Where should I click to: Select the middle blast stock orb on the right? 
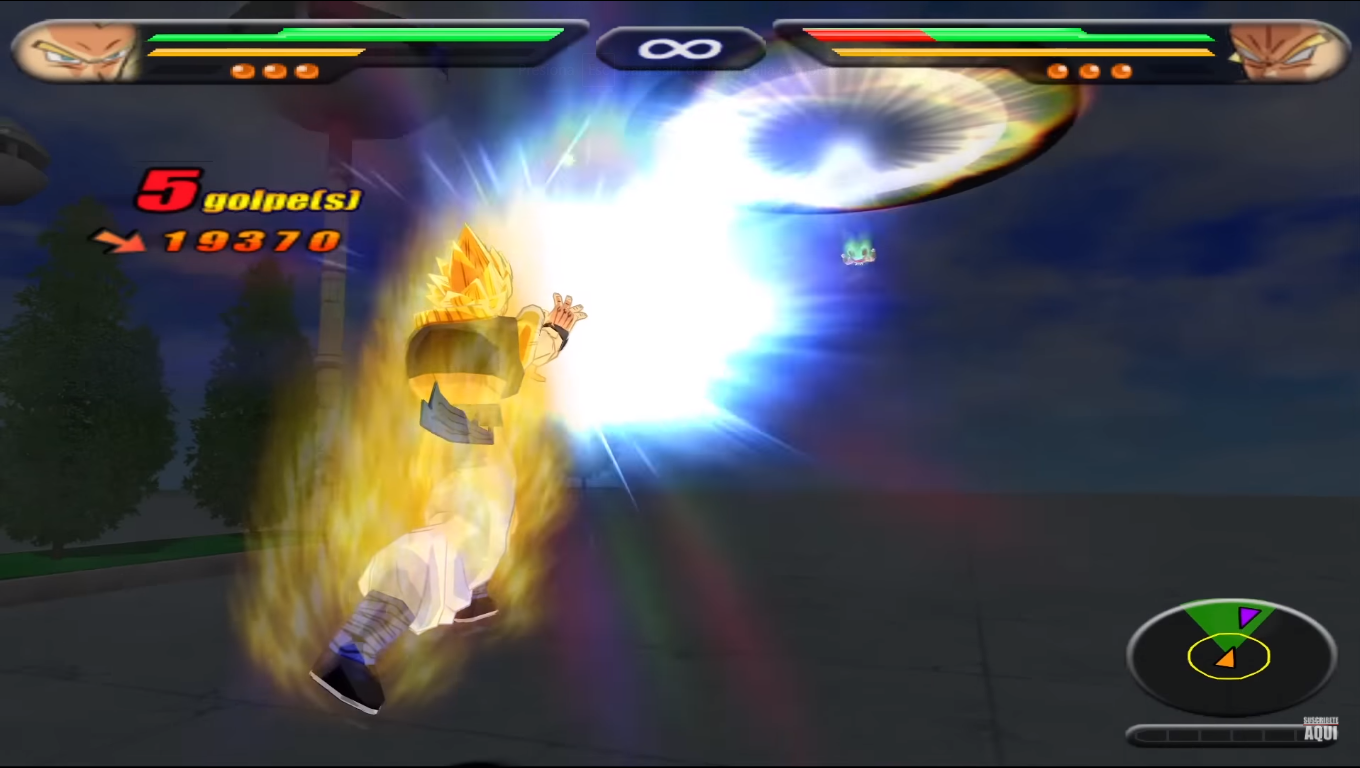coord(1090,71)
